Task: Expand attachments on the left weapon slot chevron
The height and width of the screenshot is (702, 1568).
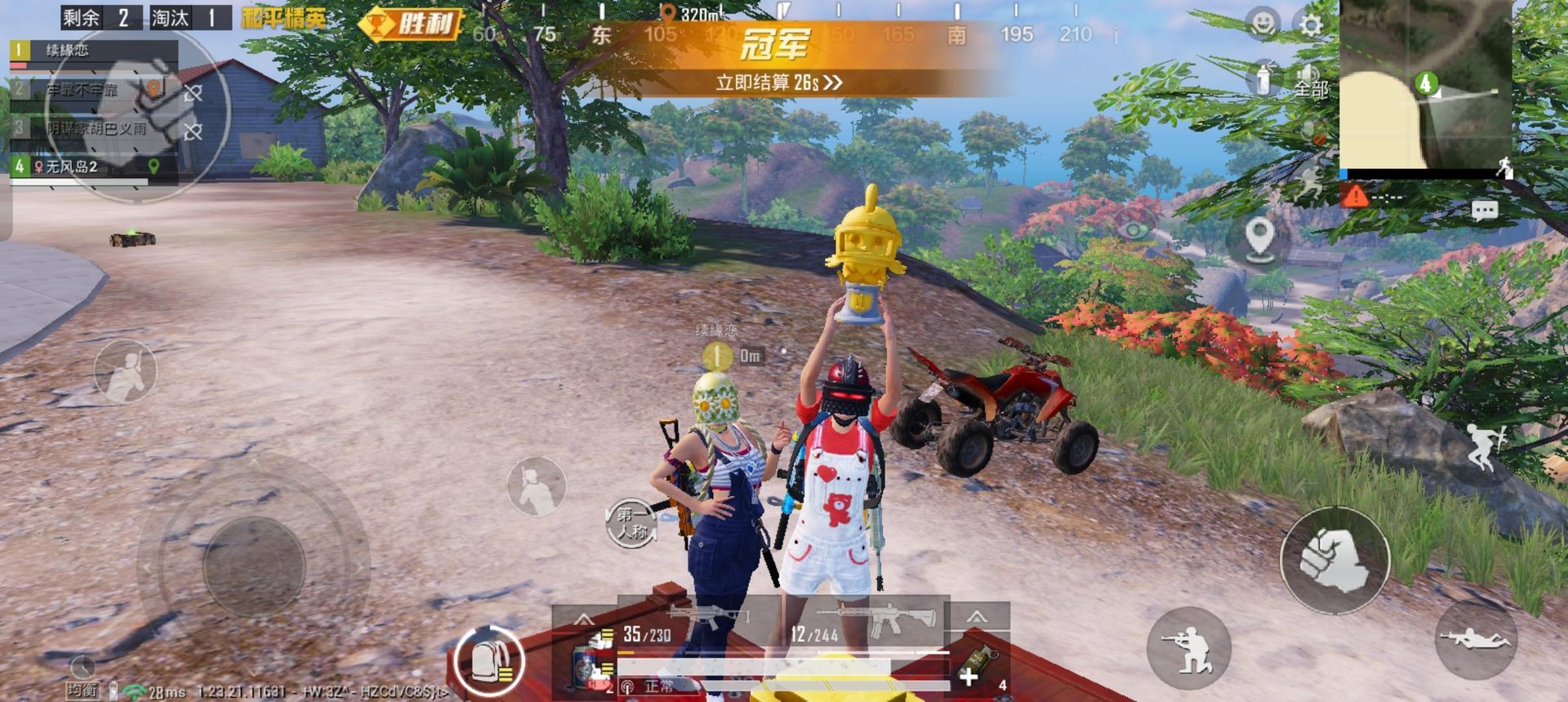Action: [x=583, y=616]
